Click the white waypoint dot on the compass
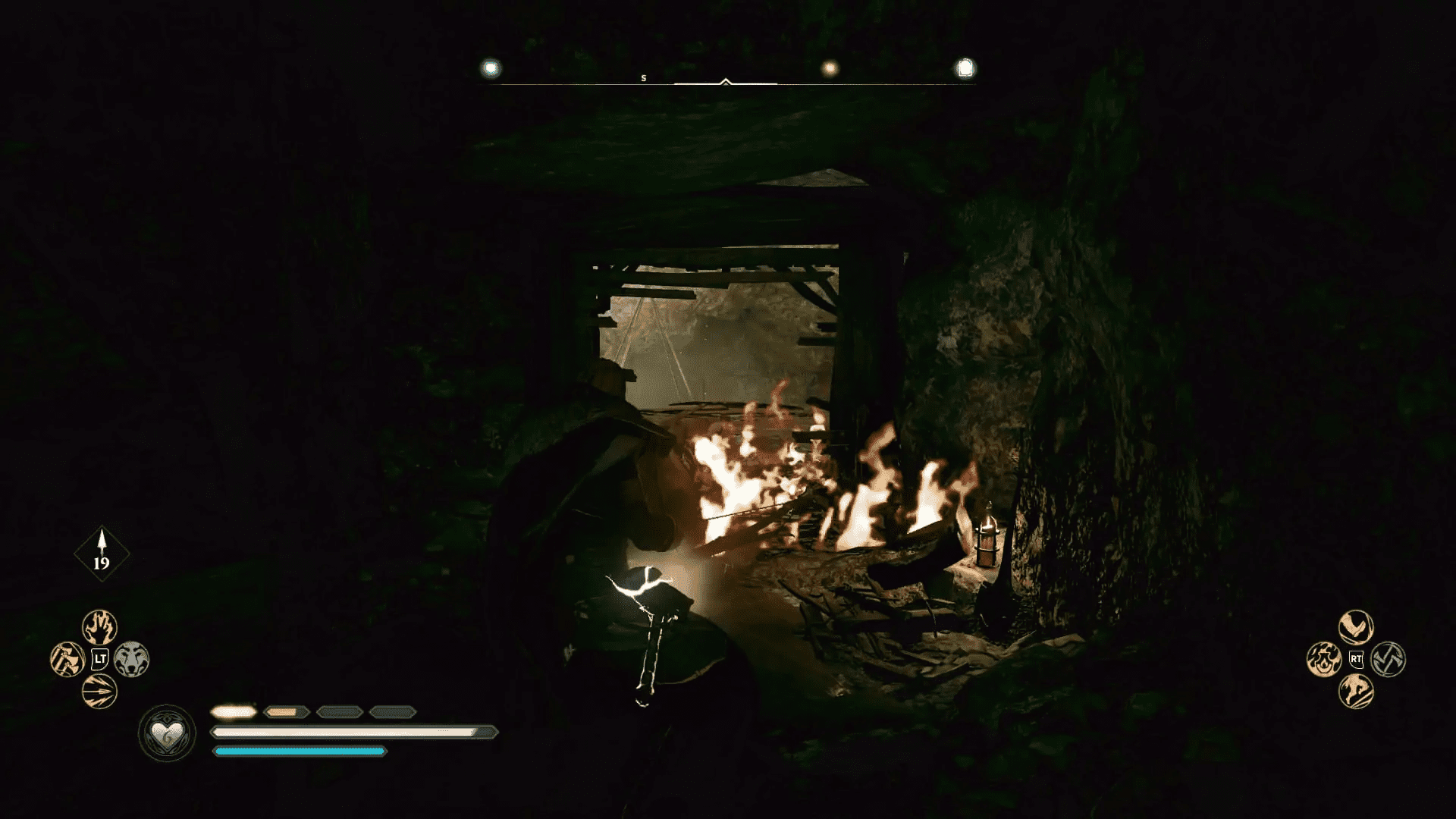The image size is (1456, 819). click(491, 66)
